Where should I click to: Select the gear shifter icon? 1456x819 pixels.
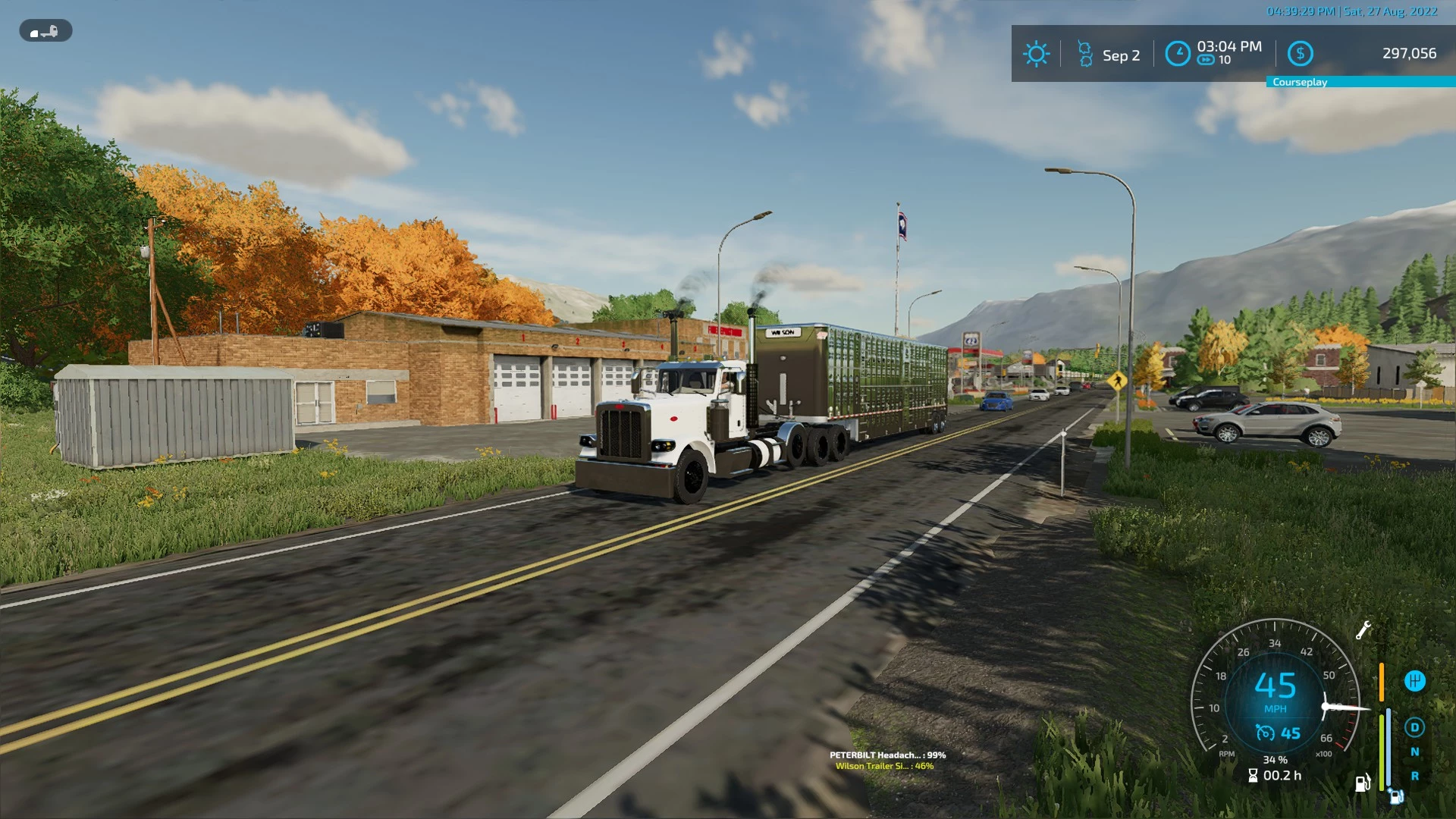pos(1415,681)
